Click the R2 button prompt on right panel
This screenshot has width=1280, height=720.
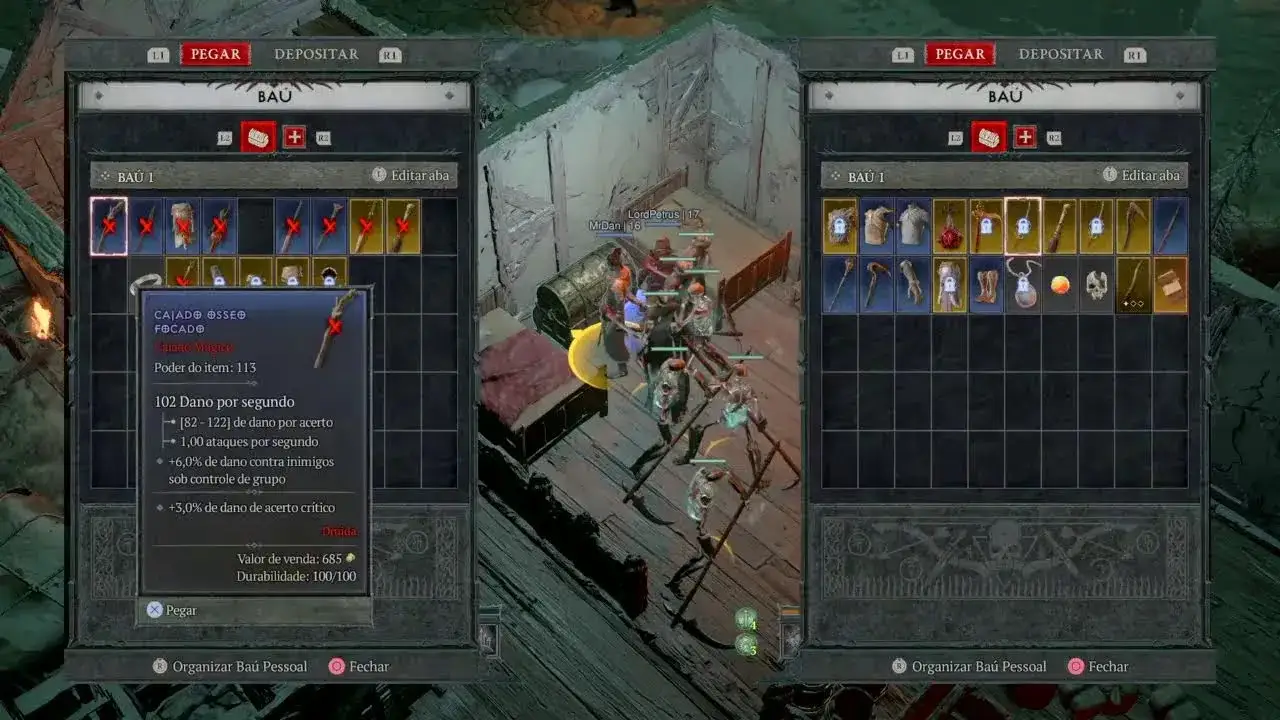coord(1053,137)
